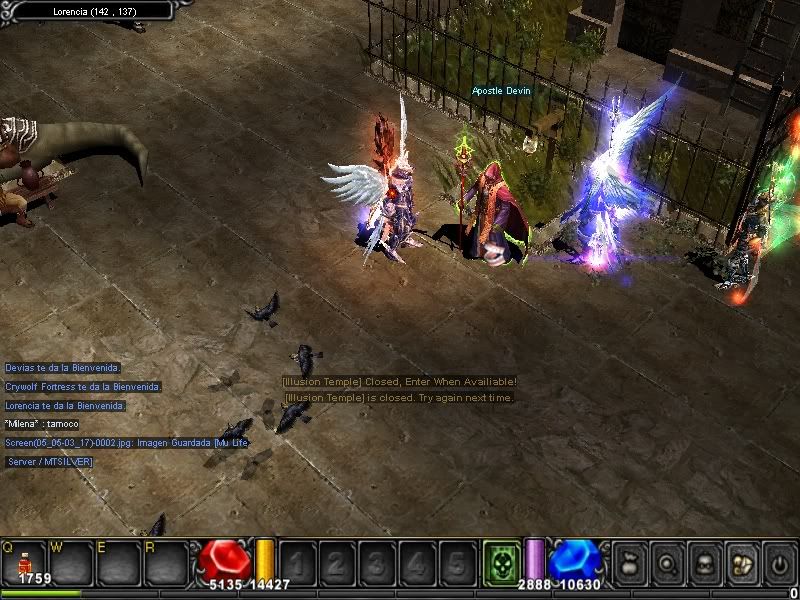Image resolution: width=800 pixels, height=600 pixels.
Task: Click the magnifying glass button
Action: pos(667,563)
